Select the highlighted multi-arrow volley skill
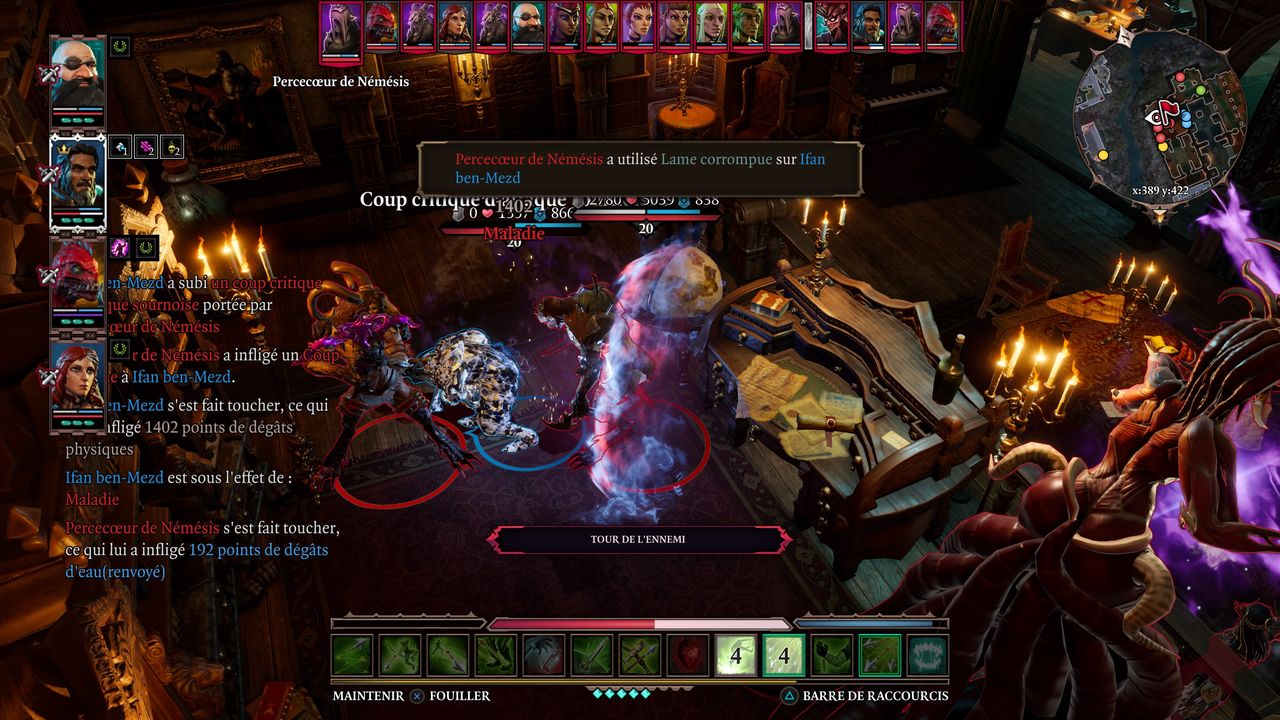The image size is (1280, 720). 879,655
